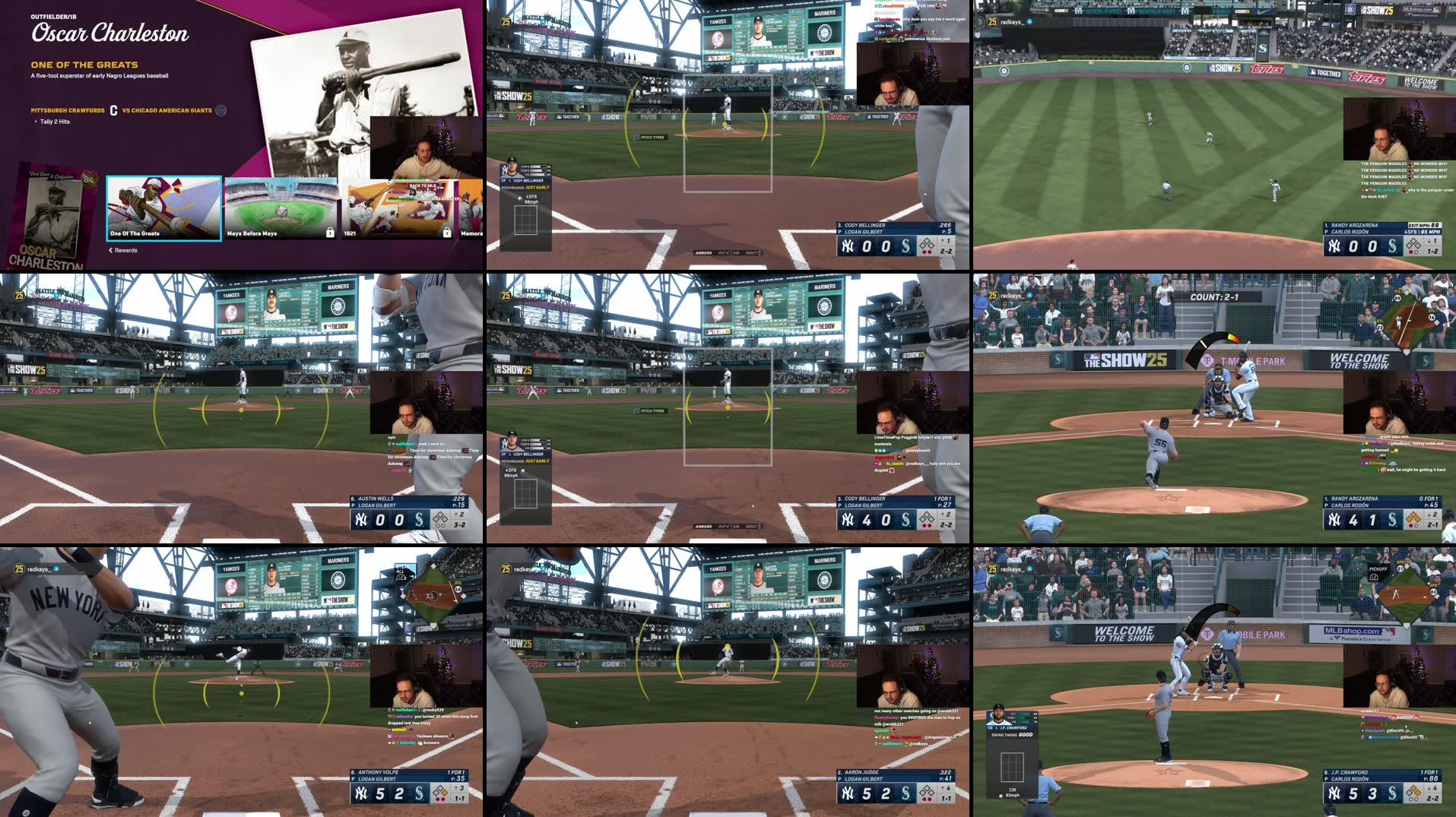Viewport: 1456px width, 817px height.
Task: Toggle Ambush zone to IN
Action: [x=736, y=253]
